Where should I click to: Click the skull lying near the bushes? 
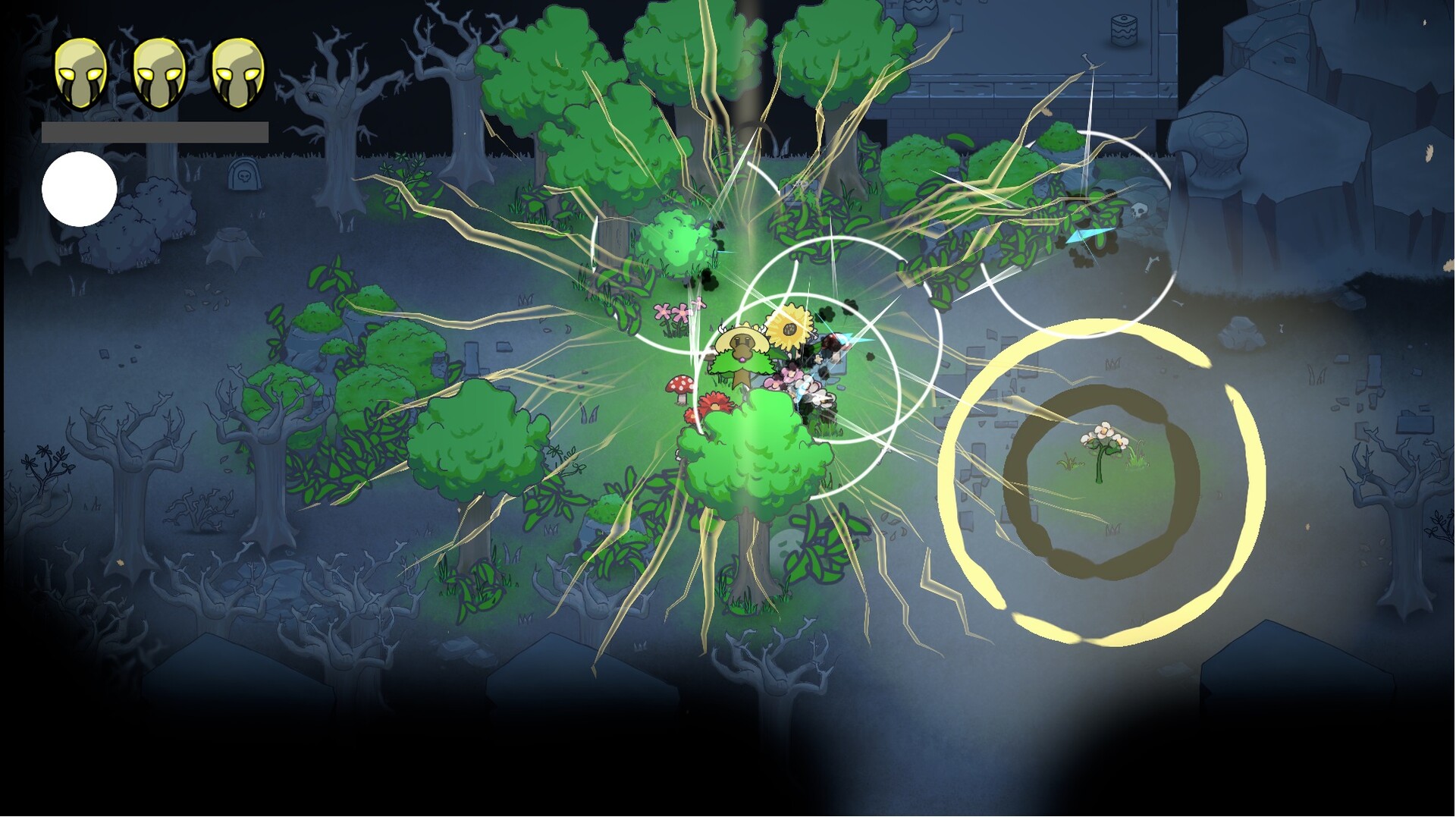[1139, 211]
